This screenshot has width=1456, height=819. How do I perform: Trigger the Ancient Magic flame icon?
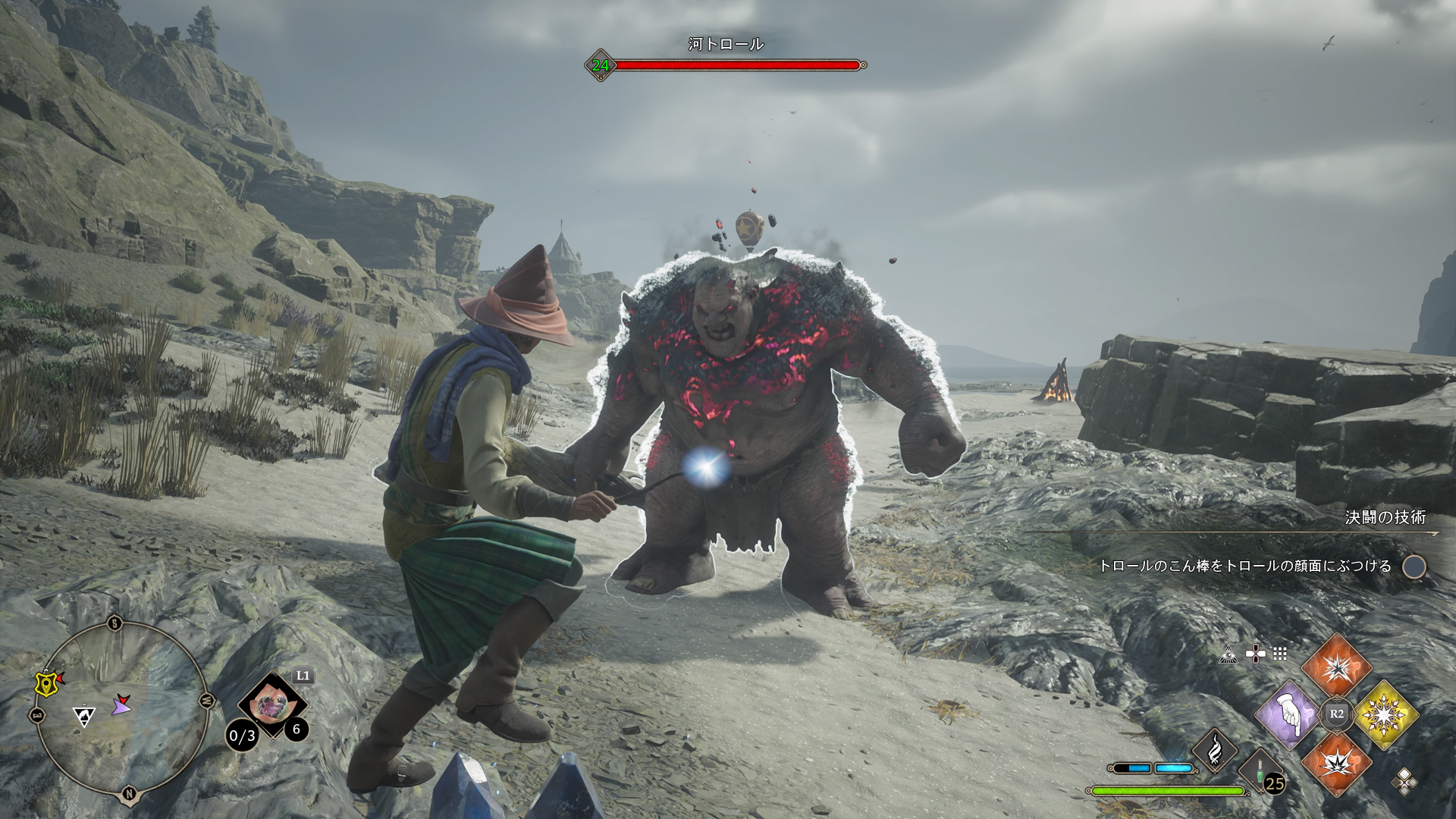click(1214, 749)
